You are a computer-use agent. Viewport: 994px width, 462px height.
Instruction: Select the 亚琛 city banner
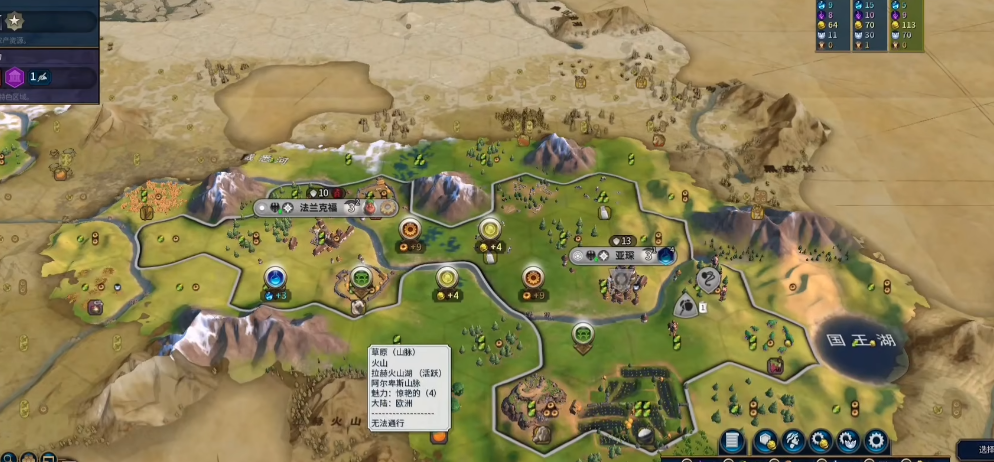click(x=624, y=255)
